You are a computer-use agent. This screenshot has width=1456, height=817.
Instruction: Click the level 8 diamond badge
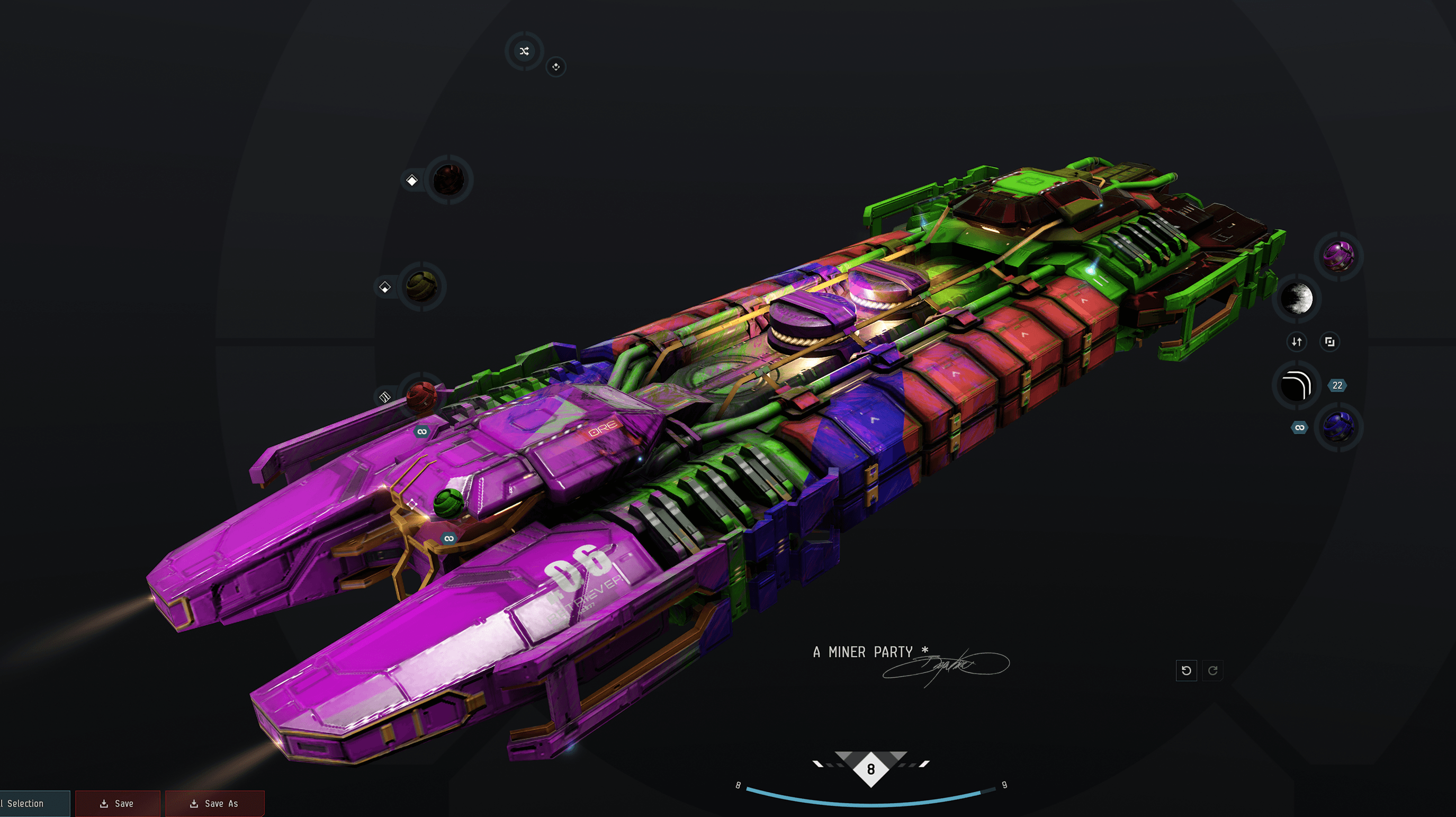tap(870, 769)
